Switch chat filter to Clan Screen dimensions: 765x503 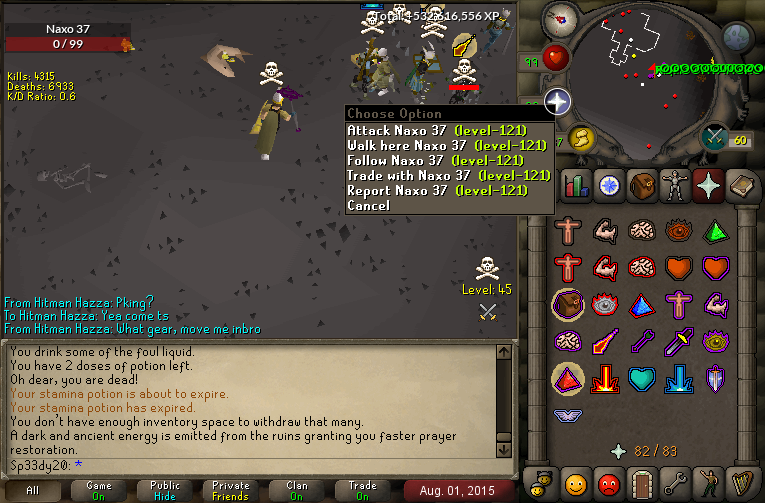[296, 489]
